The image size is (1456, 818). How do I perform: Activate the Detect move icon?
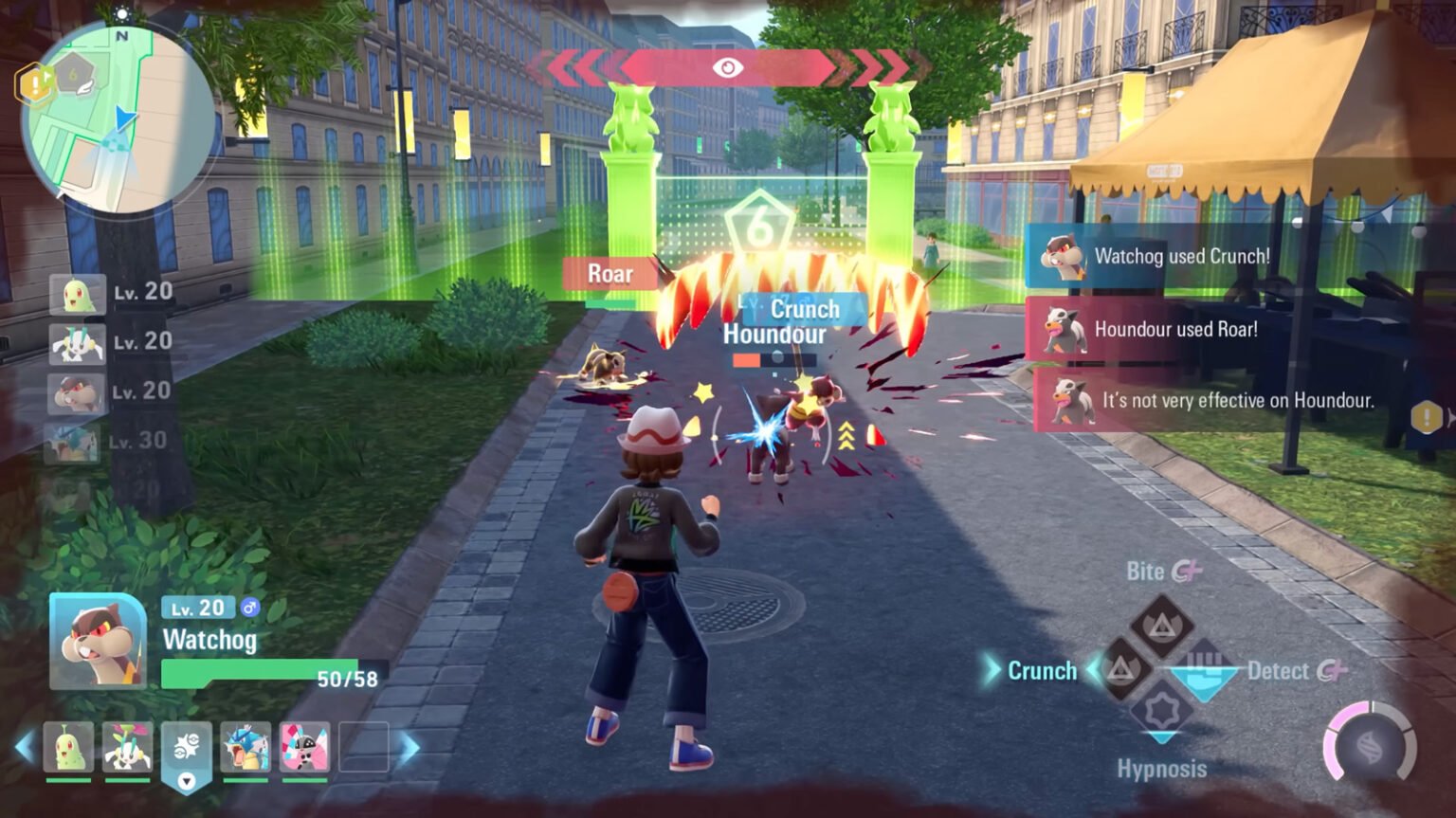(1203, 670)
